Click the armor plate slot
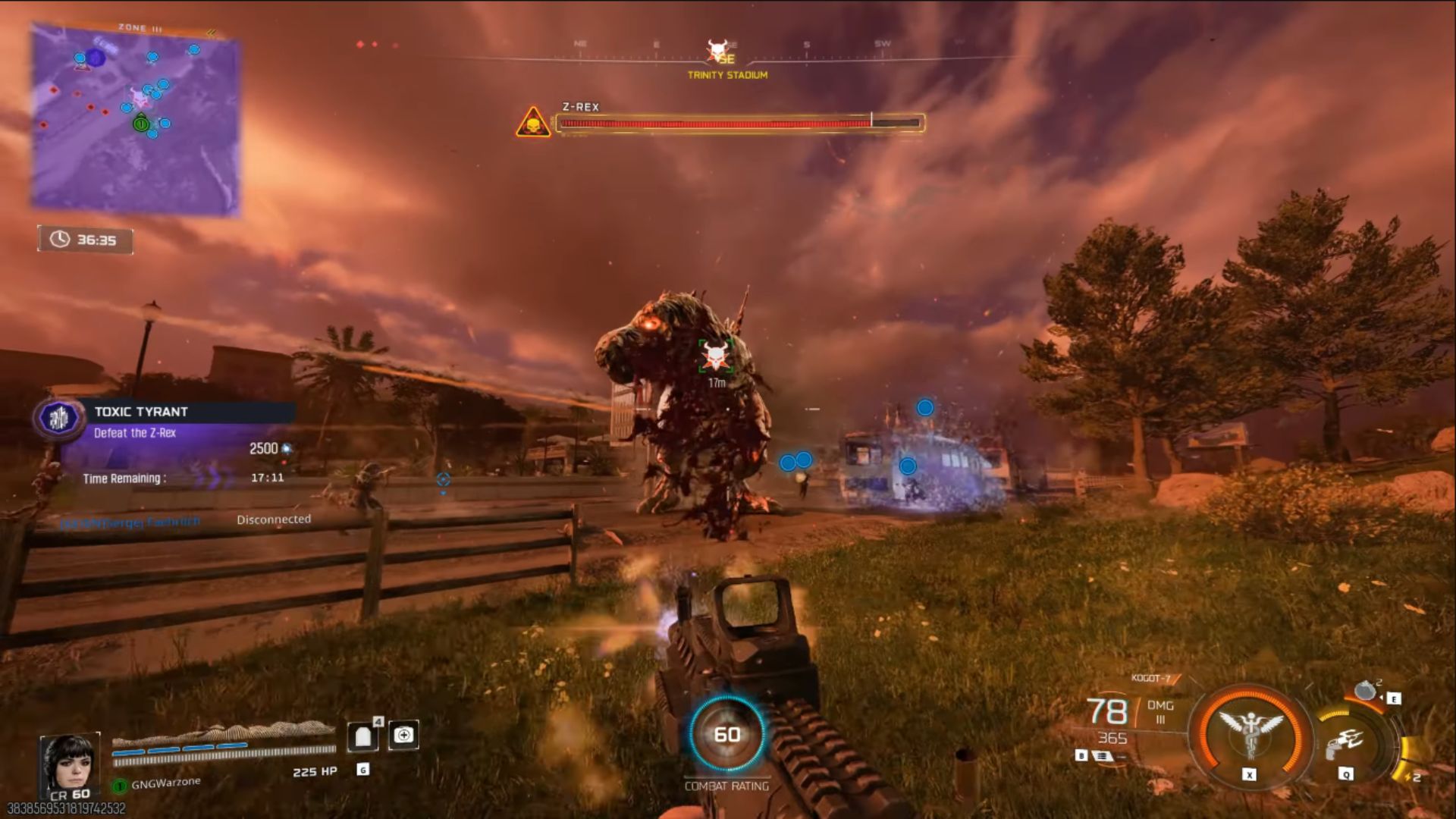The image size is (1456, 819). coord(363,736)
